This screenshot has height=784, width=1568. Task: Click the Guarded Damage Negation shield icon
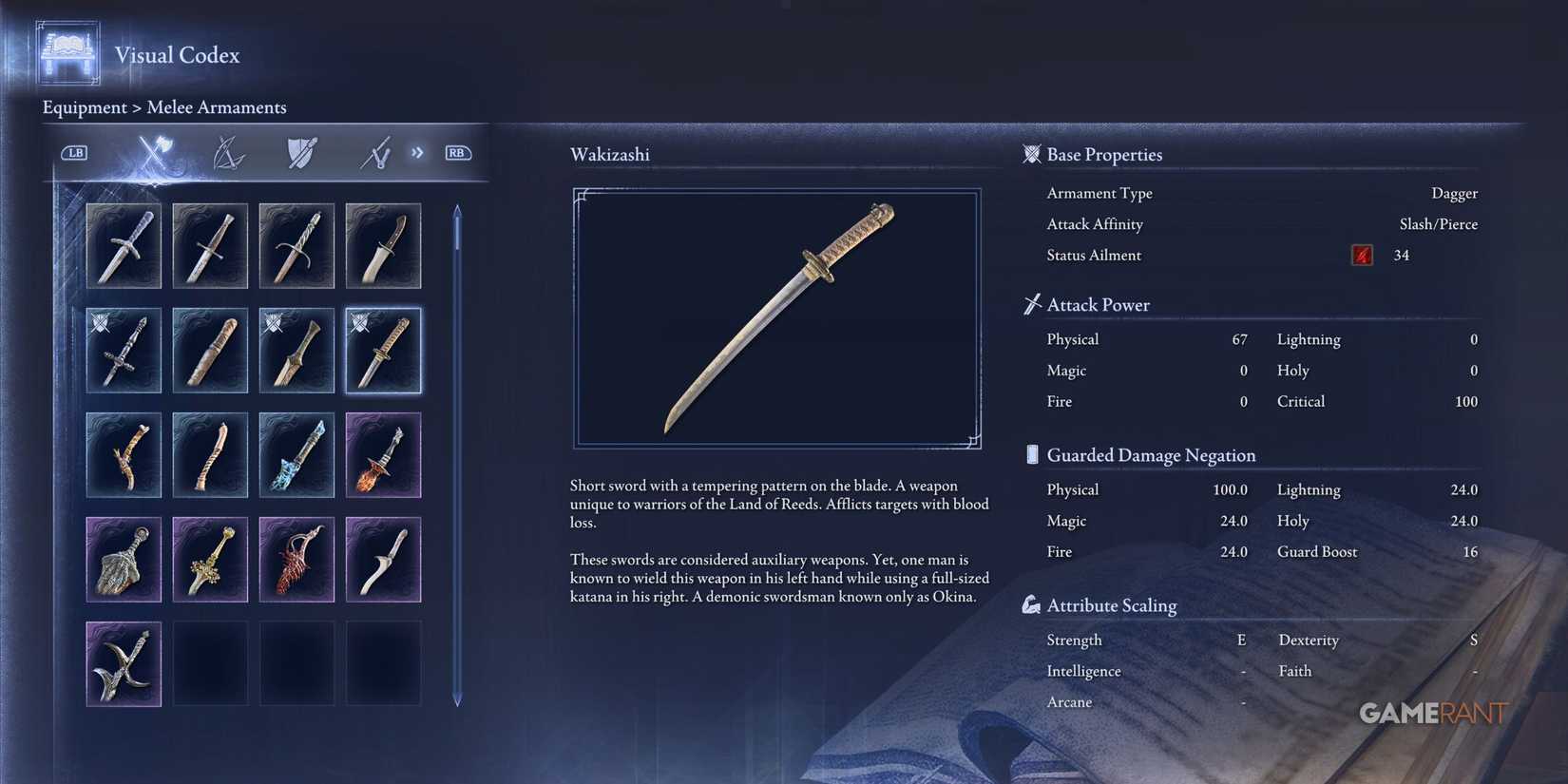pyautogui.click(x=1031, y=454)
